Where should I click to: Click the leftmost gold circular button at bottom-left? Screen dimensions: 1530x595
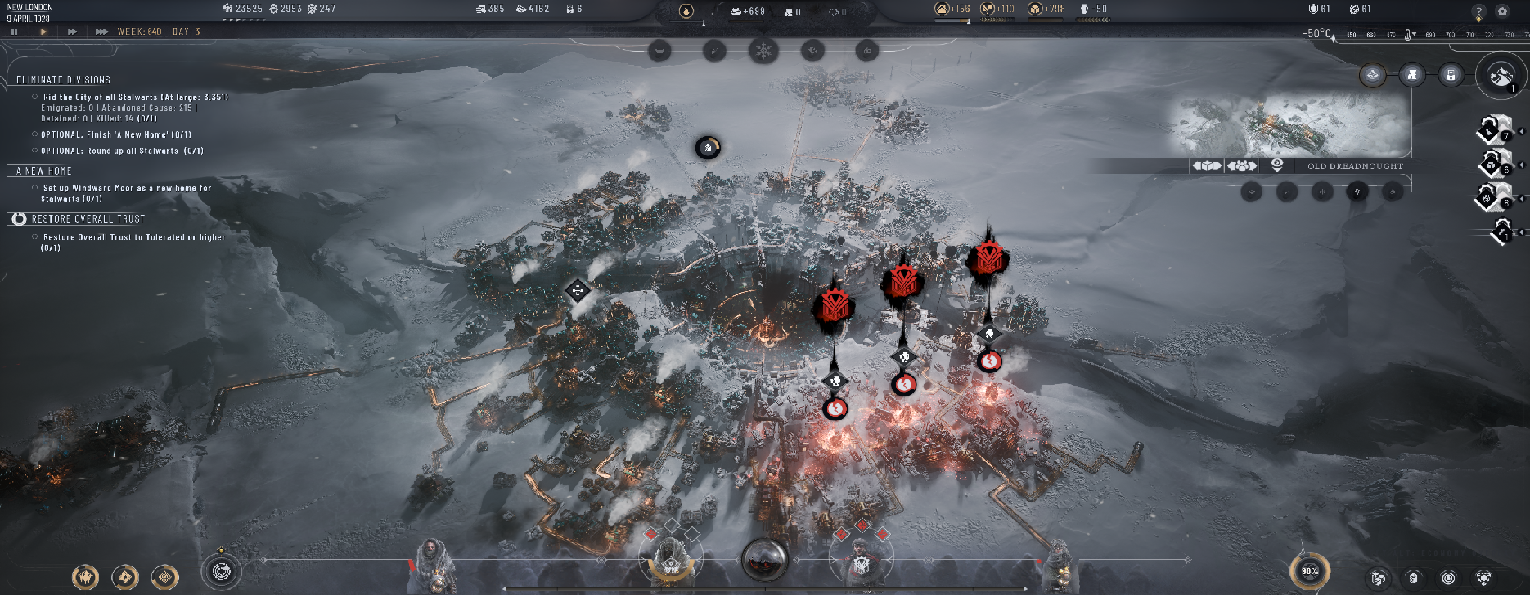(85, 577)
